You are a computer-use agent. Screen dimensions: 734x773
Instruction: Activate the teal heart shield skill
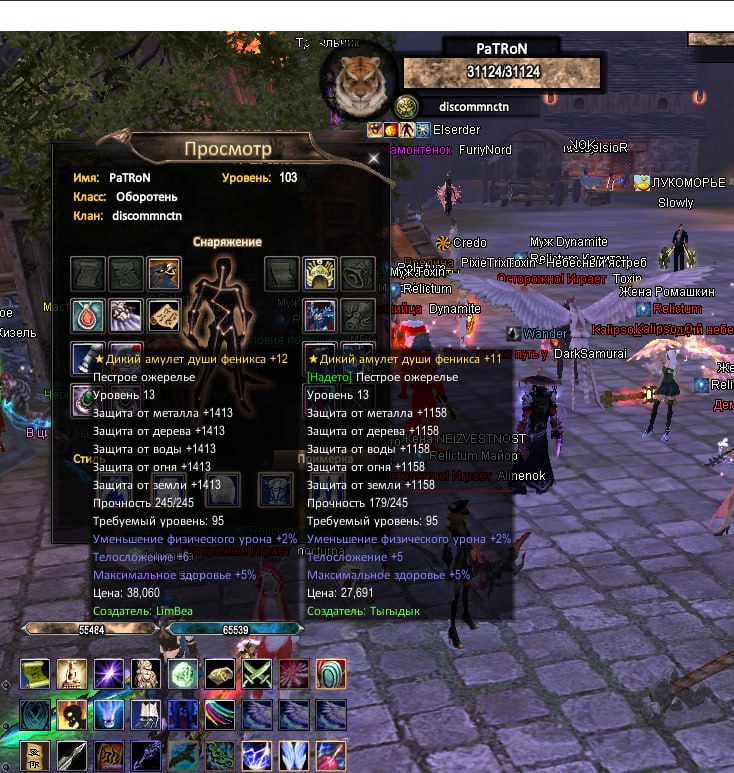[x=35, y=715]
